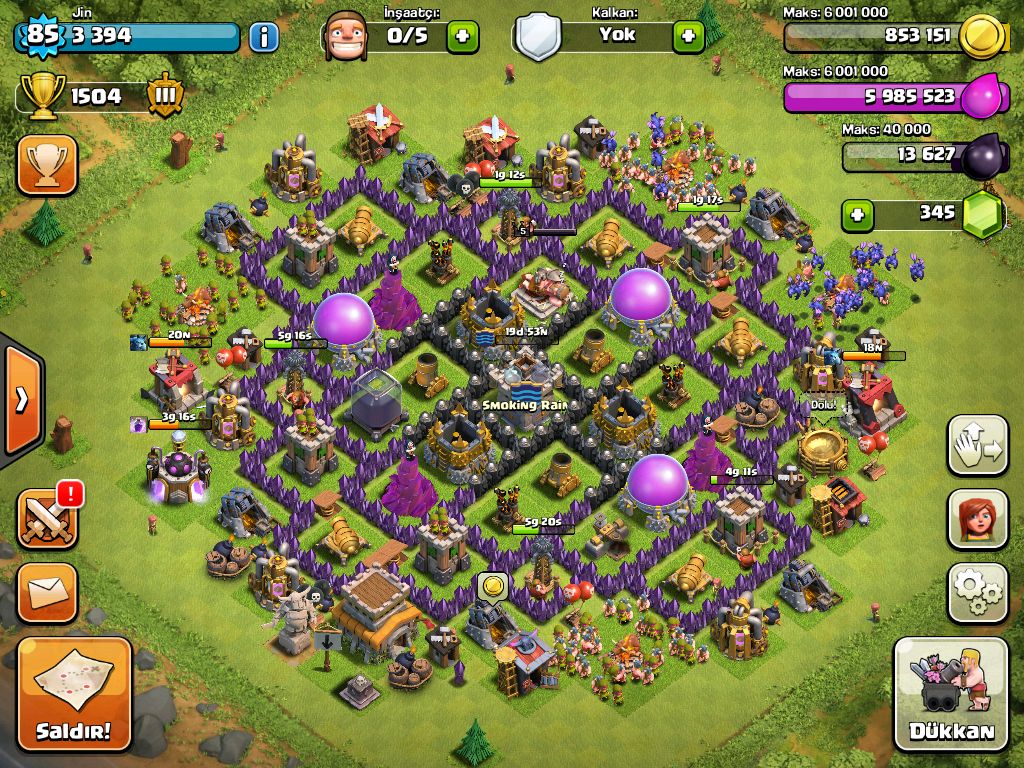Viewport: 1024px width, 768px height.
Task: Expand the orange side arrow panel
Action: 20,399
